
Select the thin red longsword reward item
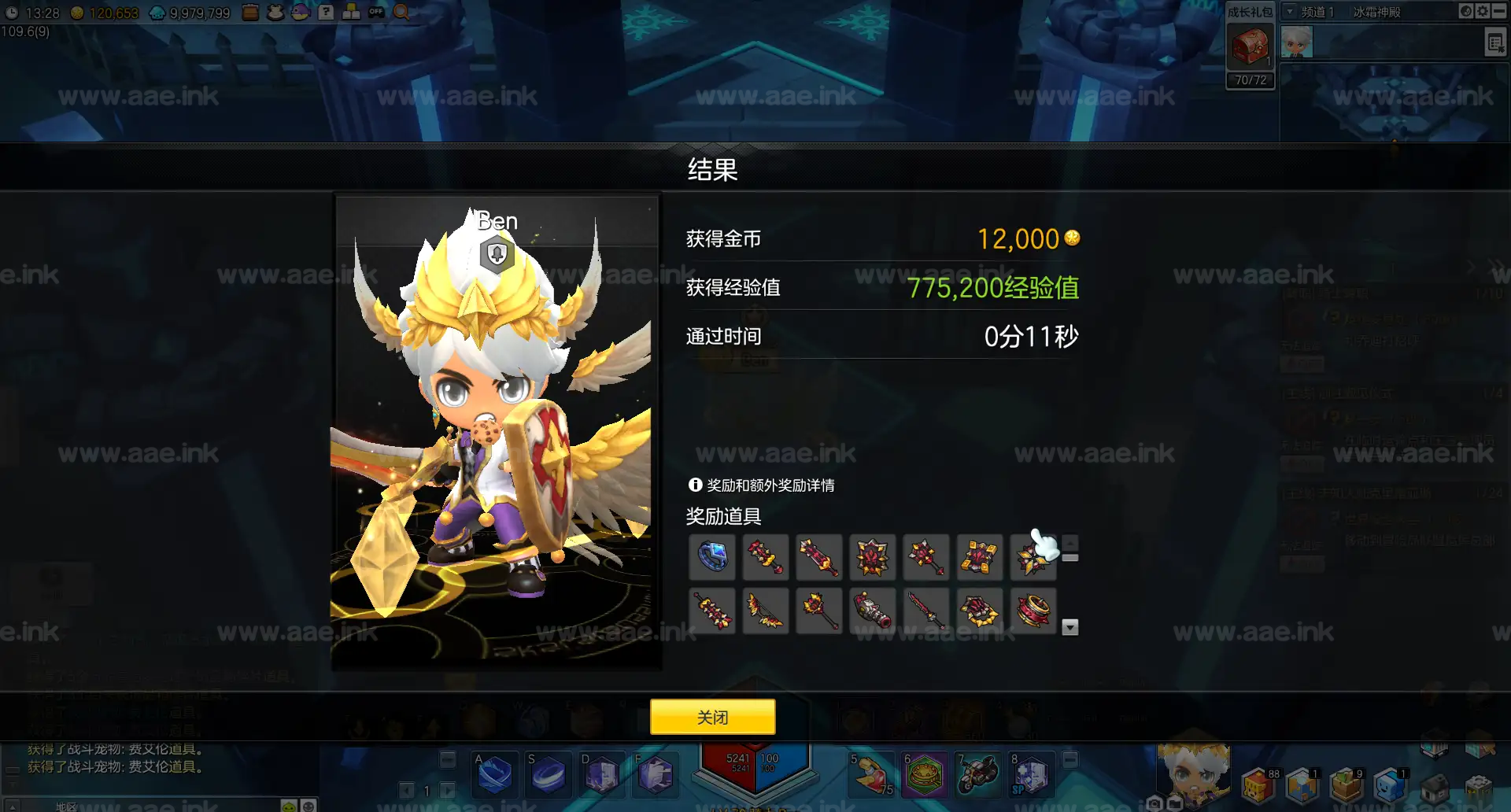[926, 611]
